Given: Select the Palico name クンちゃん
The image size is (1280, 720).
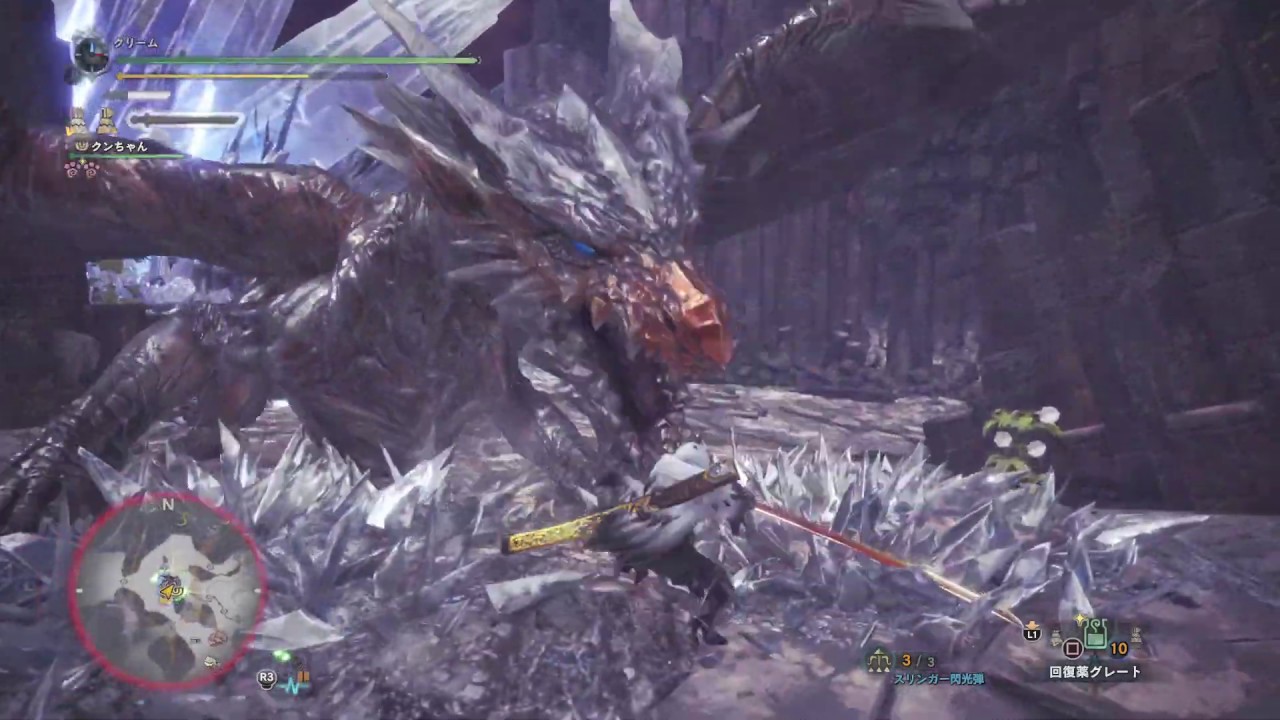Looking at the screenshot, I should click(118, 146).
